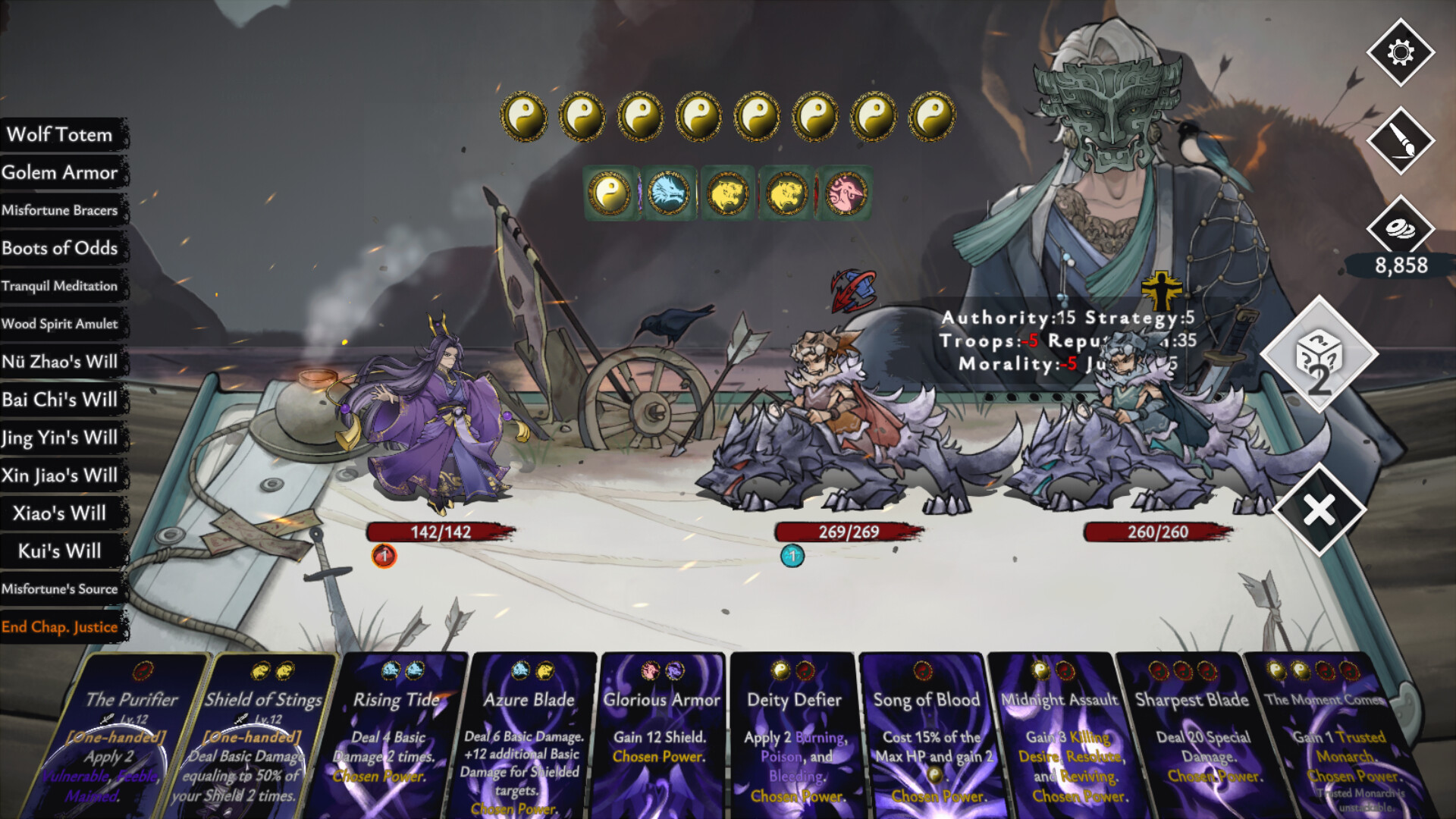Roll the dice reroll button
This screenshot has height=819, width=1456.
[1319, 355]
